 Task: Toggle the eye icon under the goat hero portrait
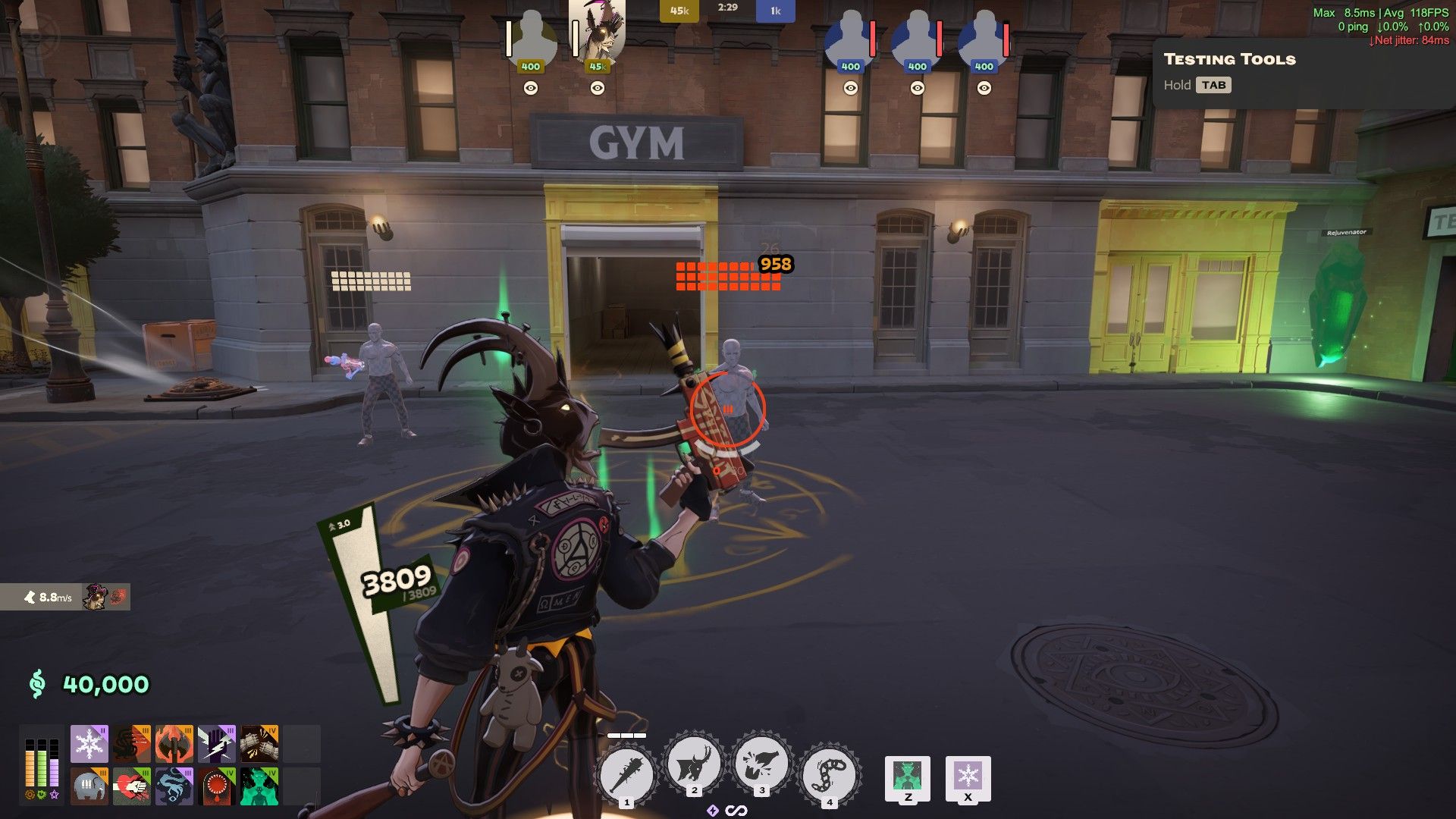click(x=598, y=88)
